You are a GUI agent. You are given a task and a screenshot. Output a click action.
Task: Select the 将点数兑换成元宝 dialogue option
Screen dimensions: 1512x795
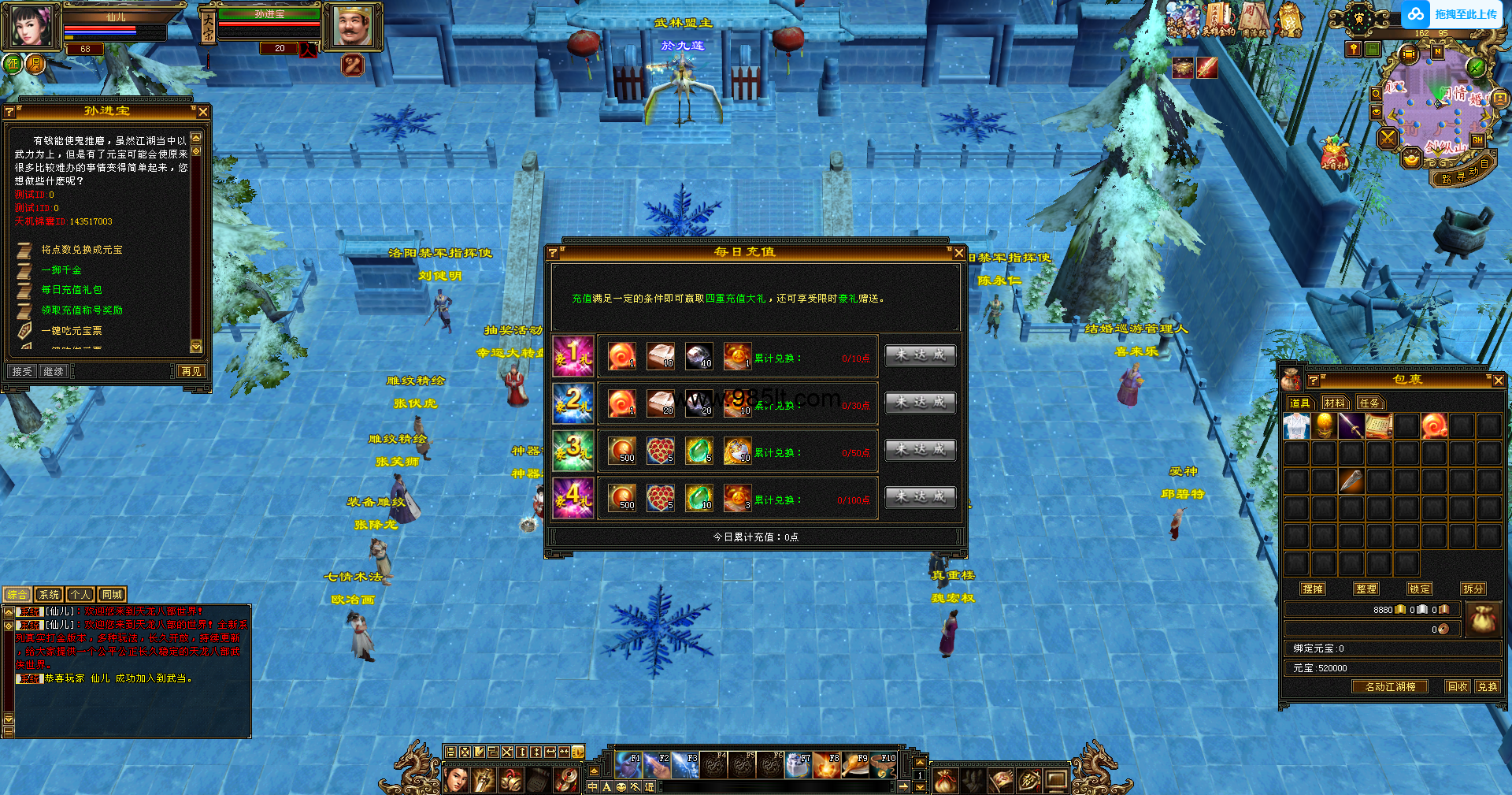pos(82,250)
